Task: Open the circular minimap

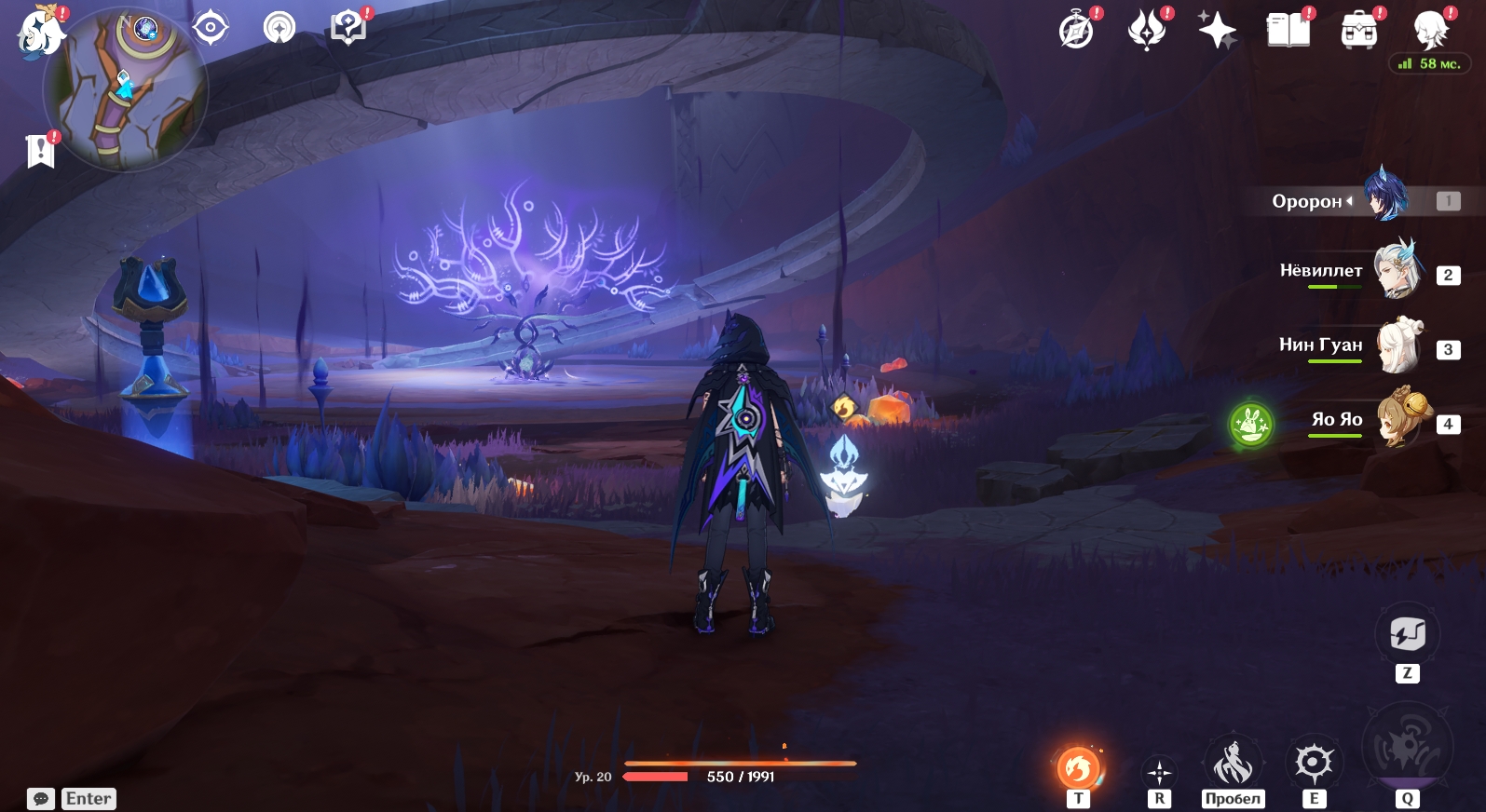Action: [126, 89]
